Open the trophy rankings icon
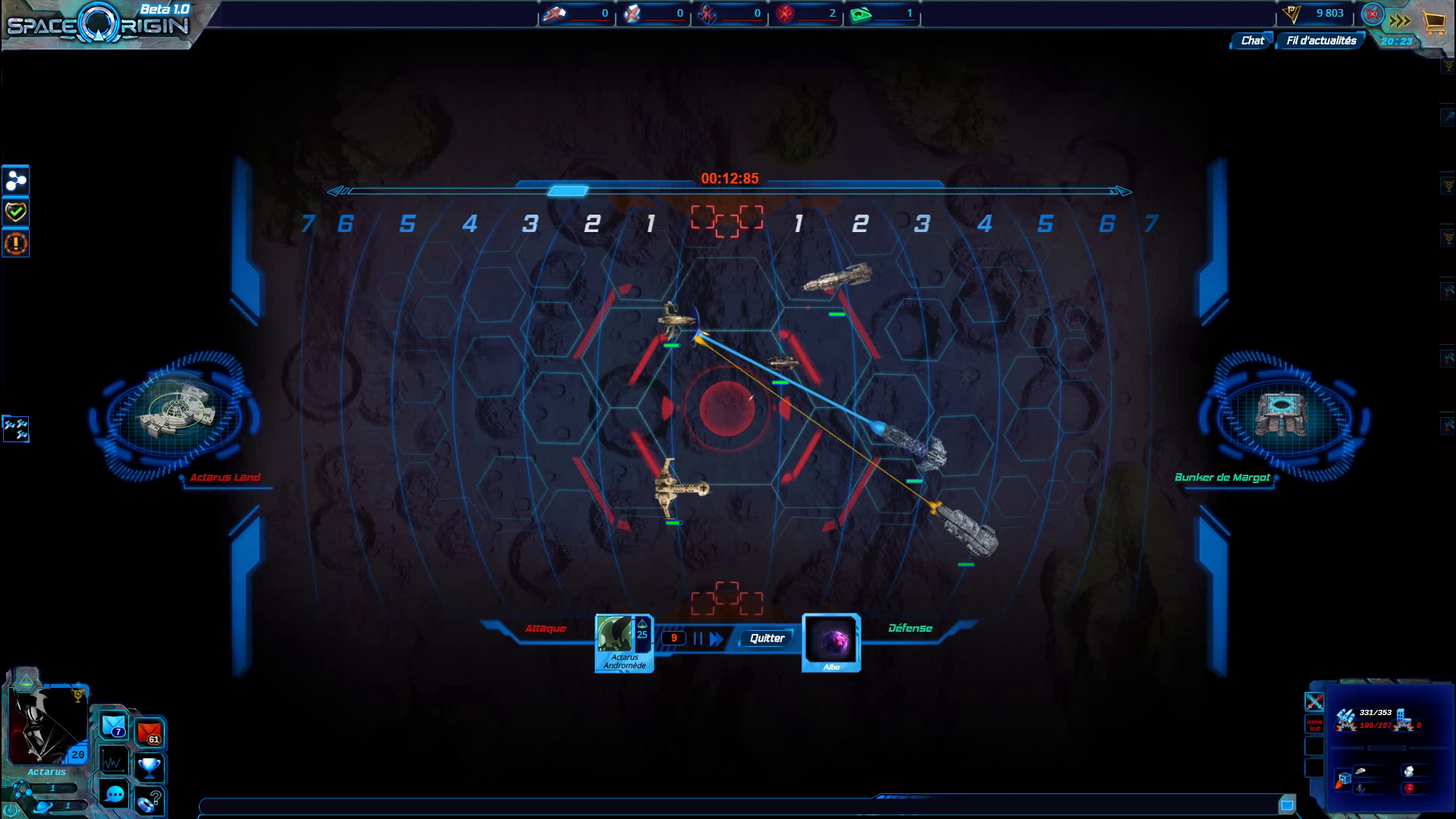Image resolution: width=1456 pixels, height=819 pixels. coord(149,767)
